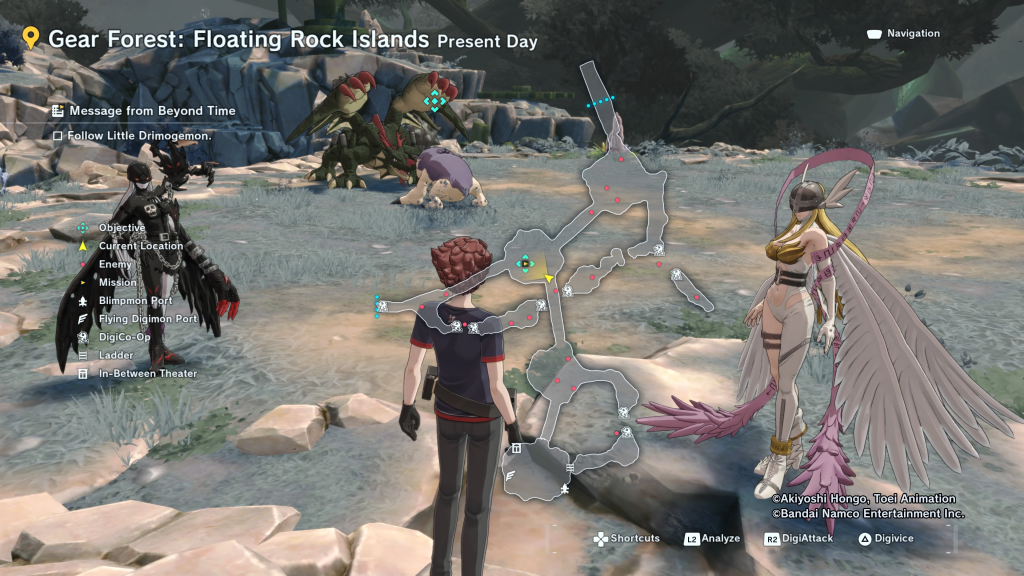Choose the Current Location legend entry
Viewport: 1024px width, 576px height.
[x=140, y=246]
